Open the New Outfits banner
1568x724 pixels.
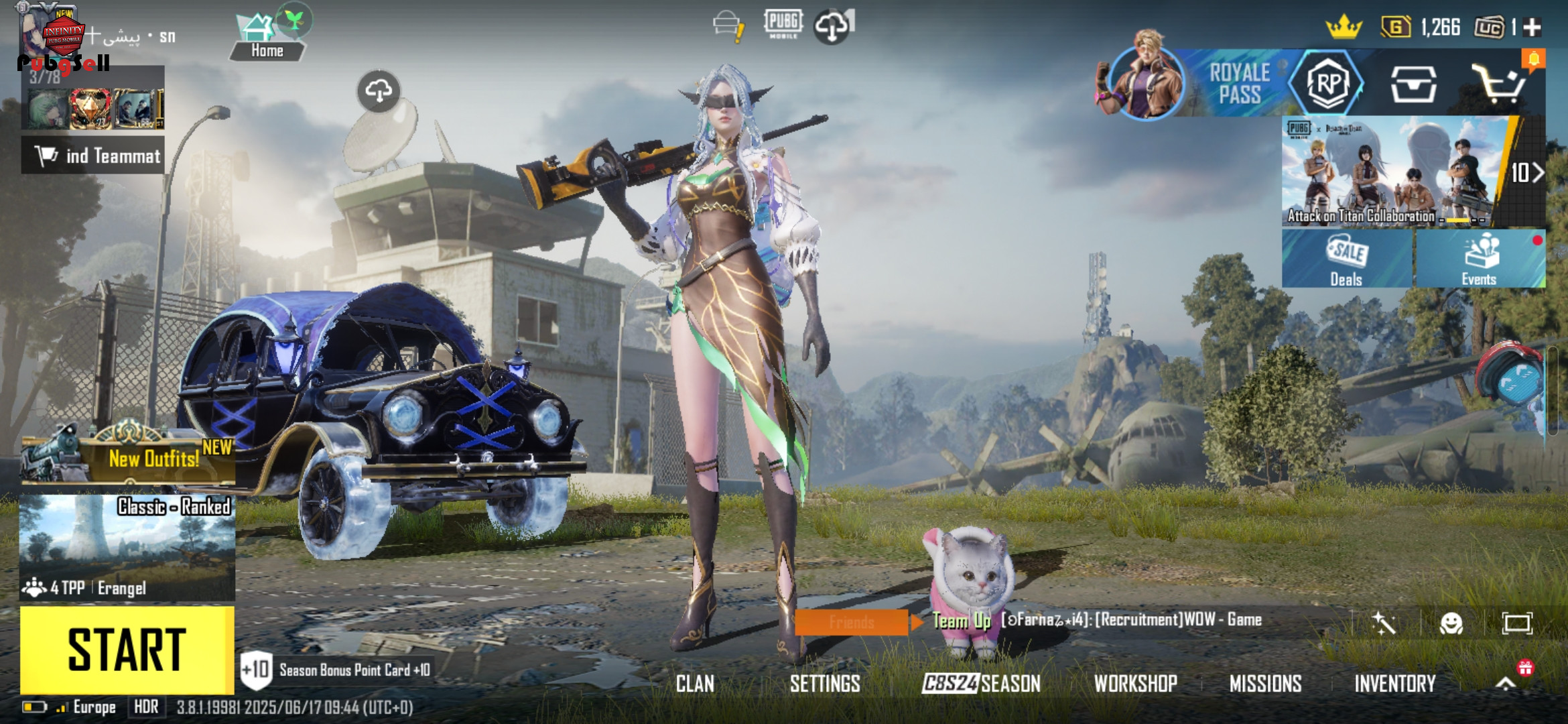point(129,459)
